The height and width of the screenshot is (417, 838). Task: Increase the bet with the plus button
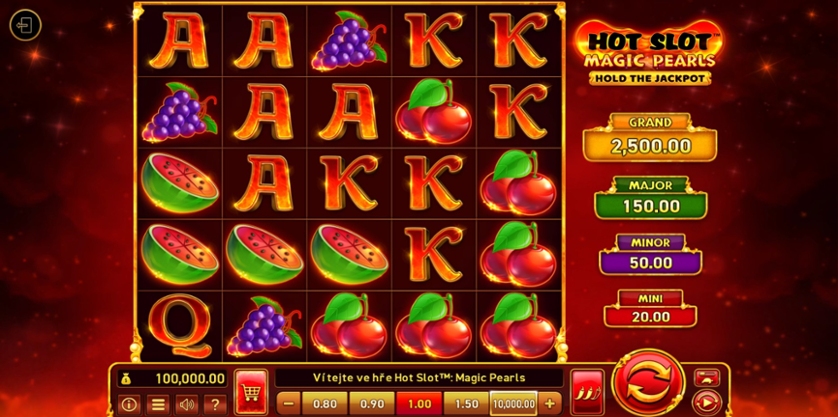[548, 403]
